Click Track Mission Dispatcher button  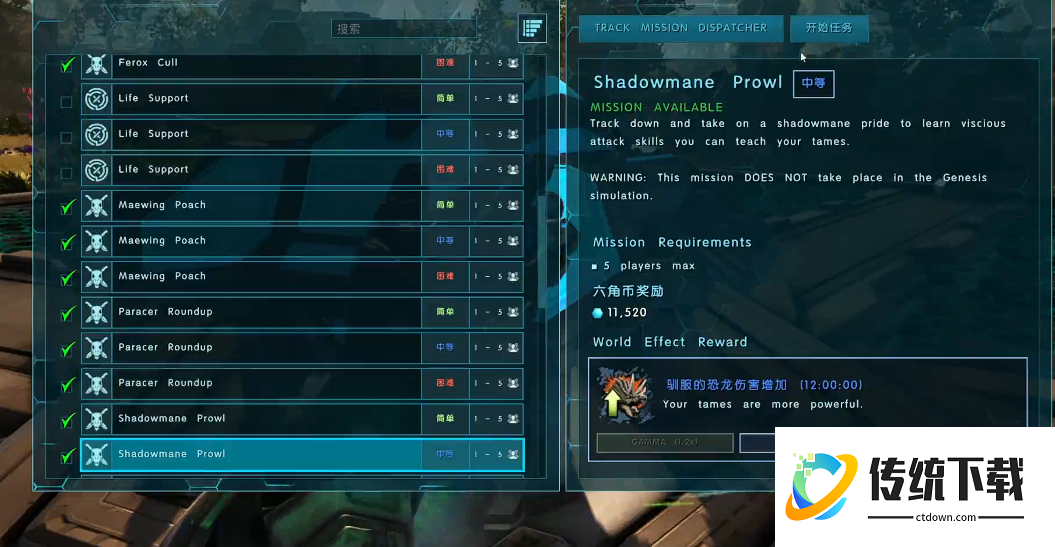click(681, 28)
